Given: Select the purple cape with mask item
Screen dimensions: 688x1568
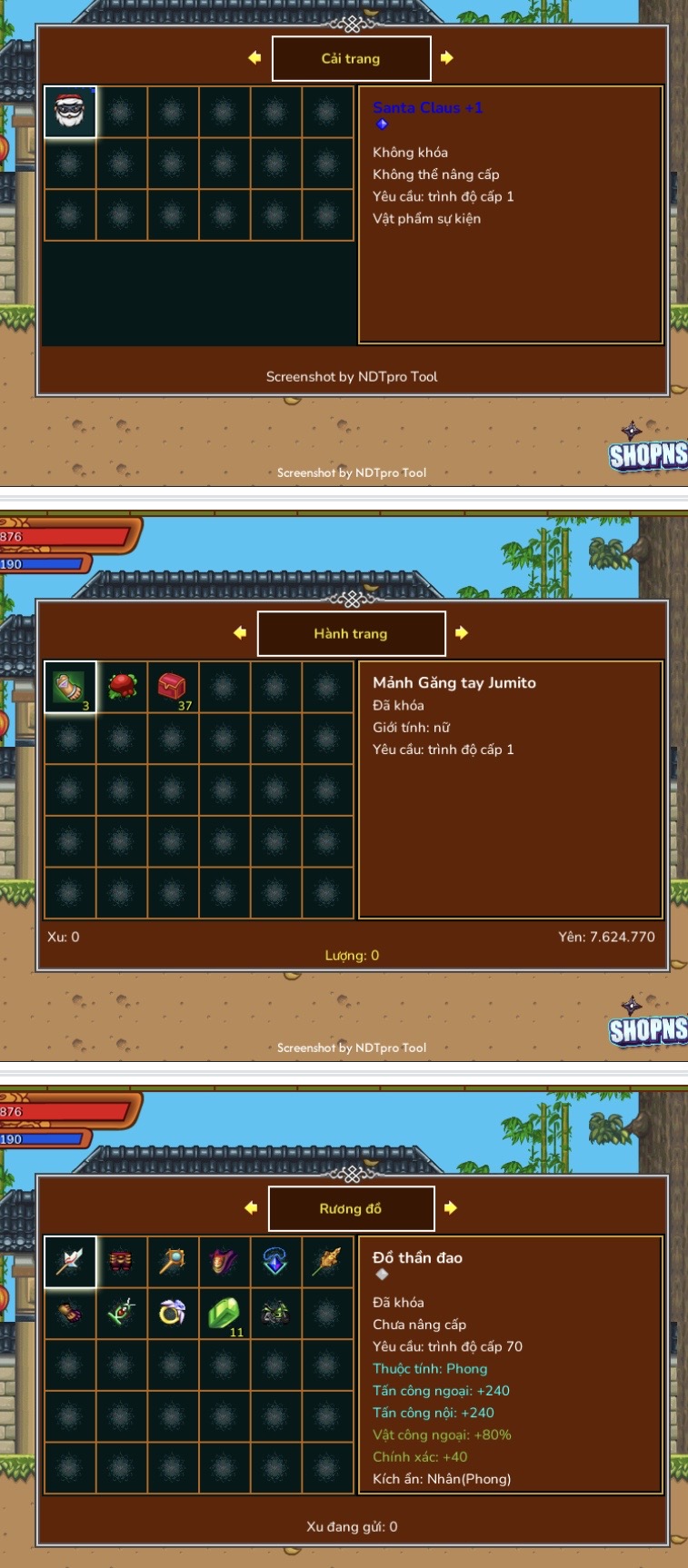Looking at the screenshot, I should [x=224, y=1262].
